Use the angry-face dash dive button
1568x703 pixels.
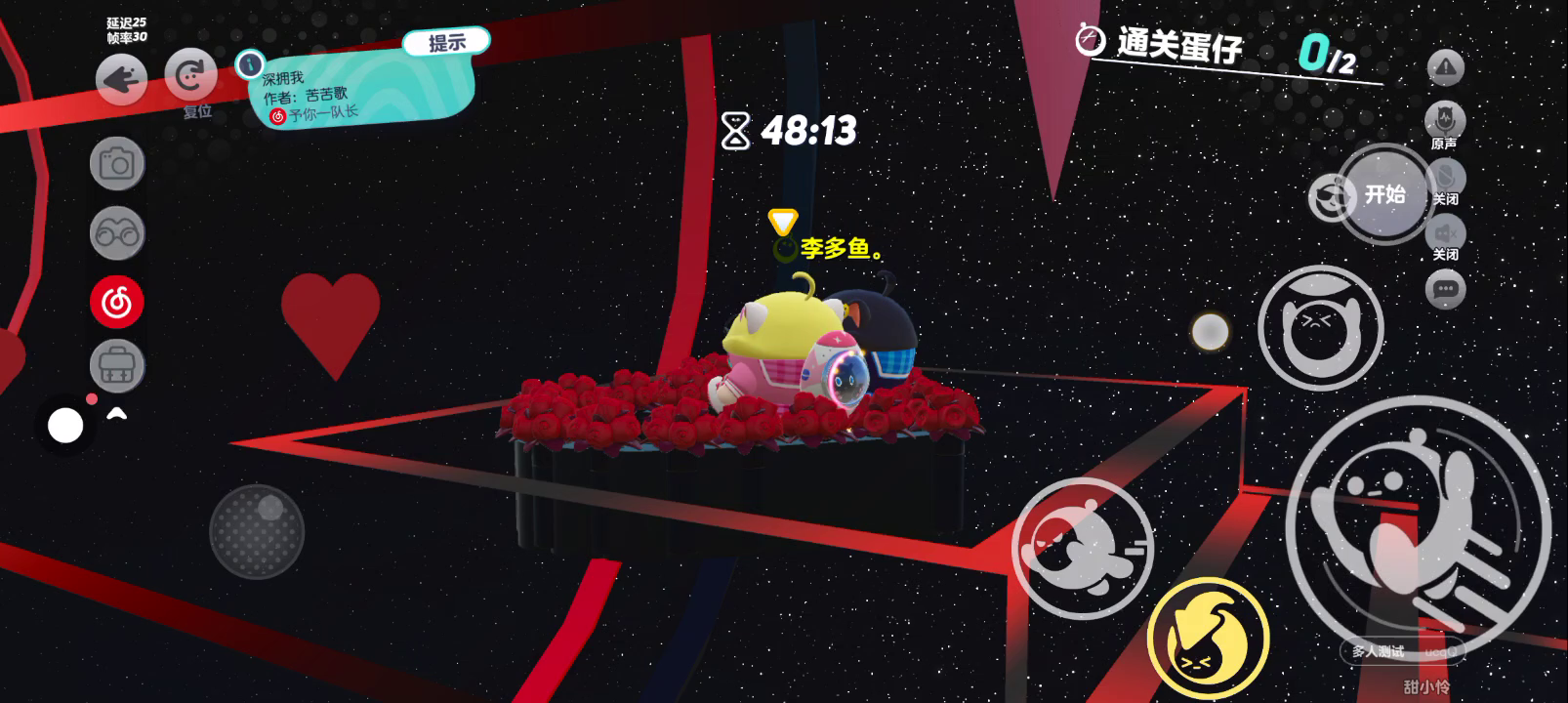coord(1082,549)
